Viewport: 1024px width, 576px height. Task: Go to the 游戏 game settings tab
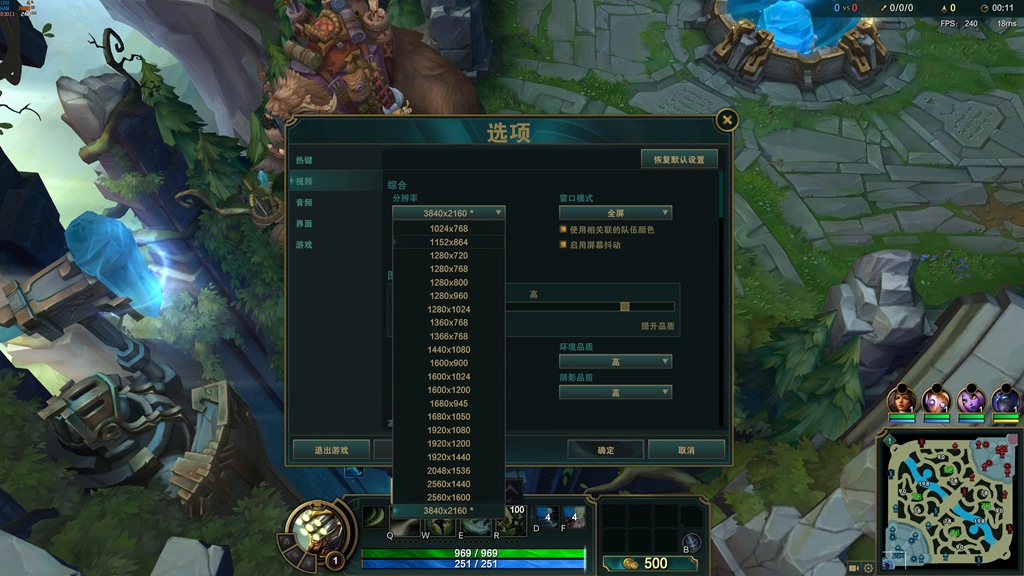point(304,244)
